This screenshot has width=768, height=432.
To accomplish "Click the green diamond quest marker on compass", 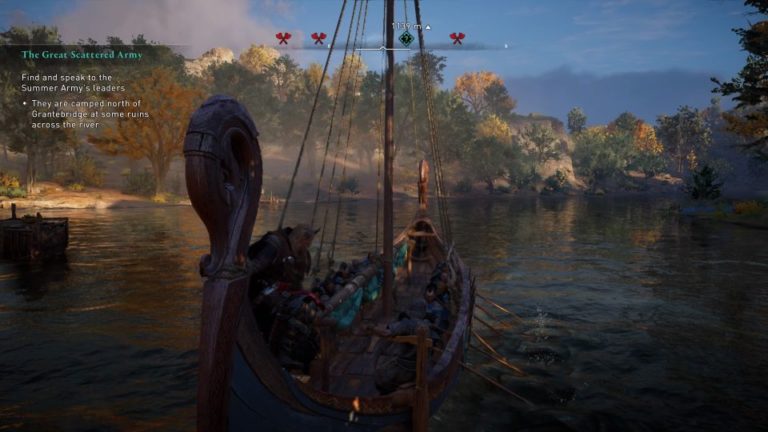I will (406, 39).
